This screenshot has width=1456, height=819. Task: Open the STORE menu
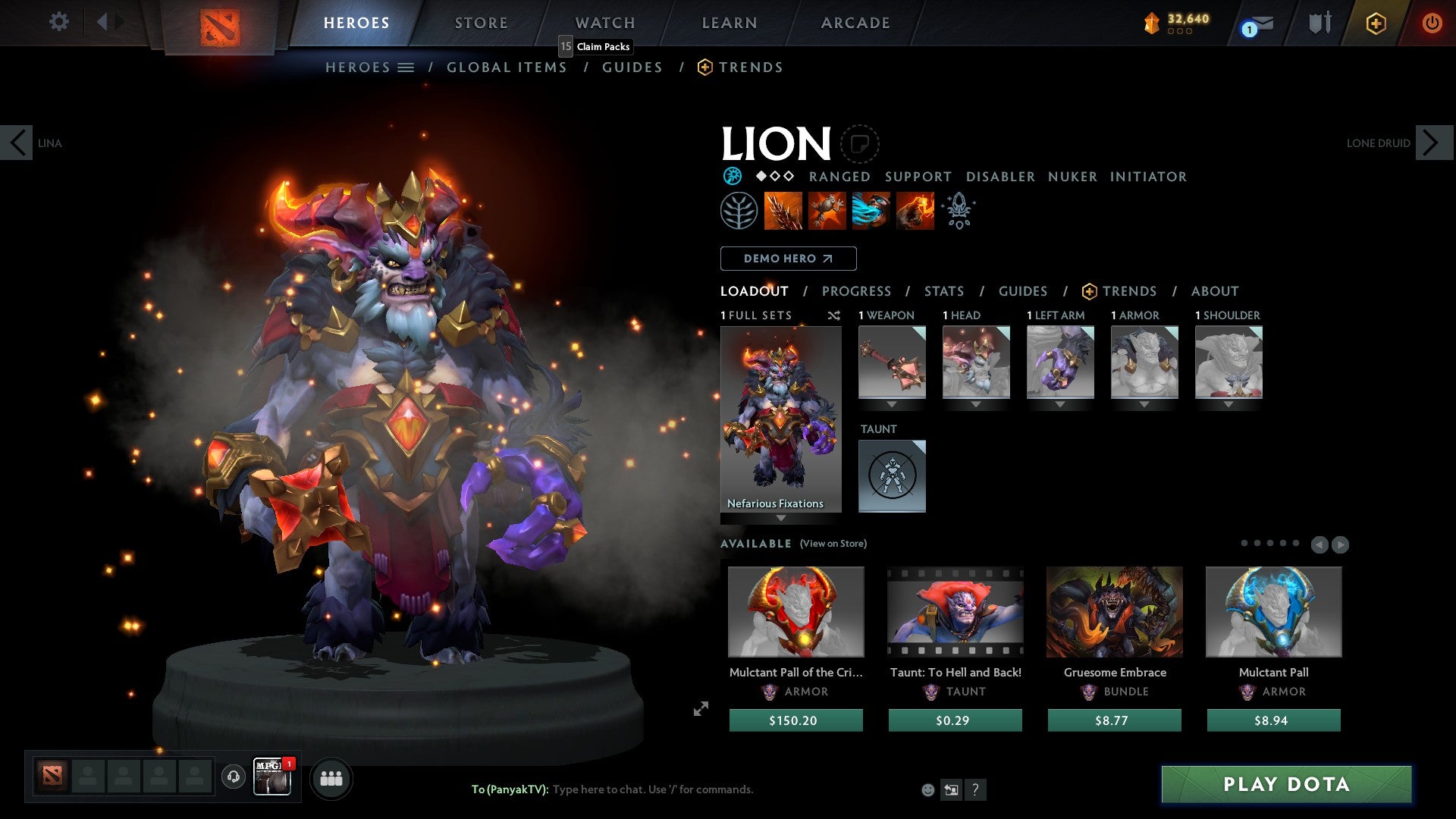(481, 22)
